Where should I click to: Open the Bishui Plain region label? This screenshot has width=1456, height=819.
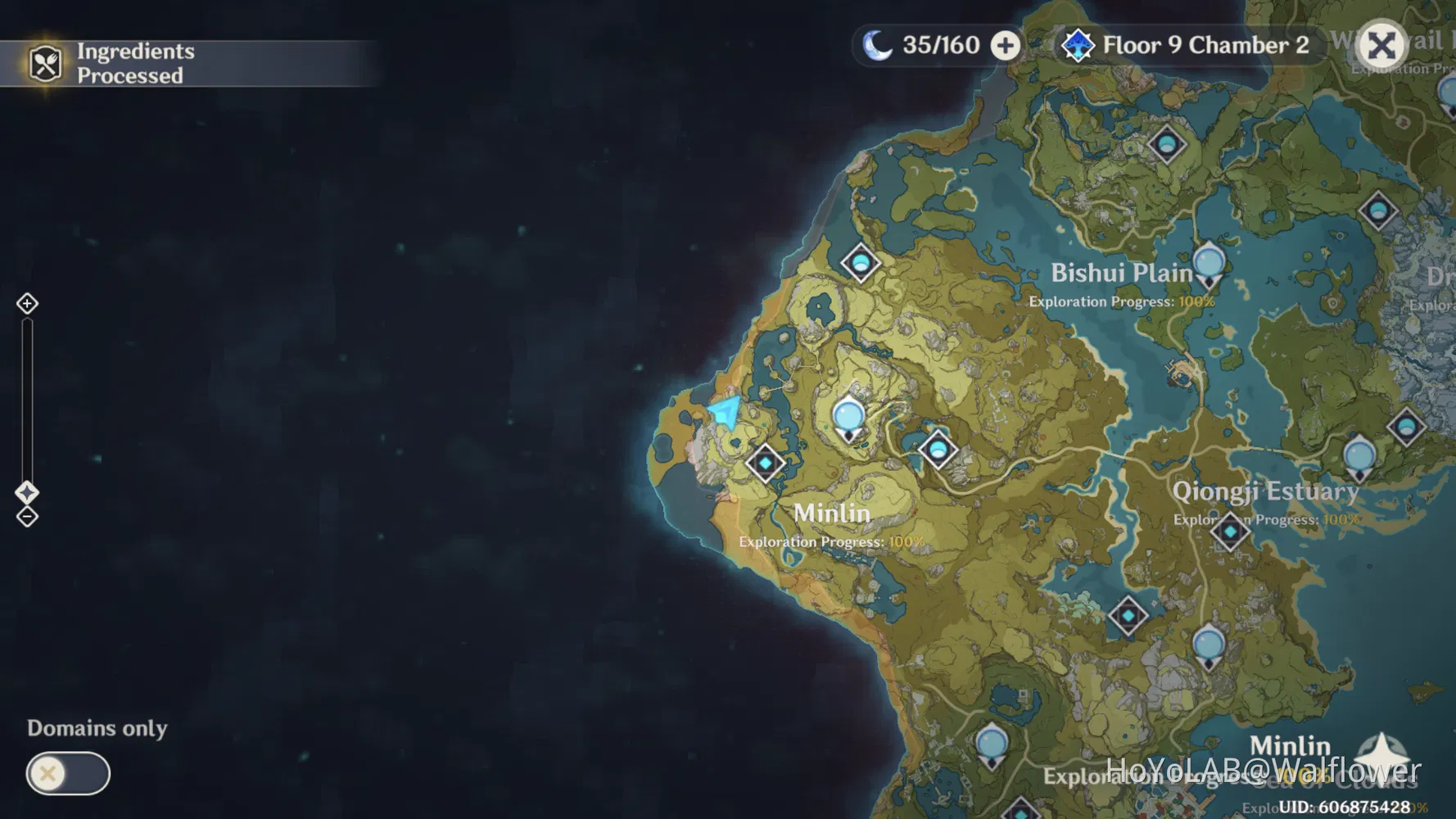coord(1123,272)
